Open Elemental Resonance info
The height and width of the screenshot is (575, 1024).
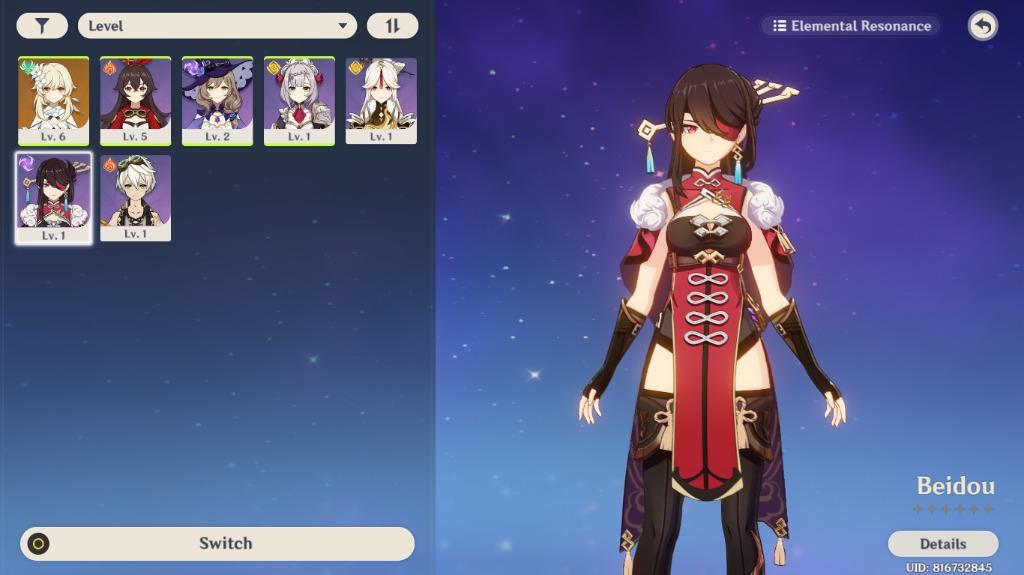(851, 26)
